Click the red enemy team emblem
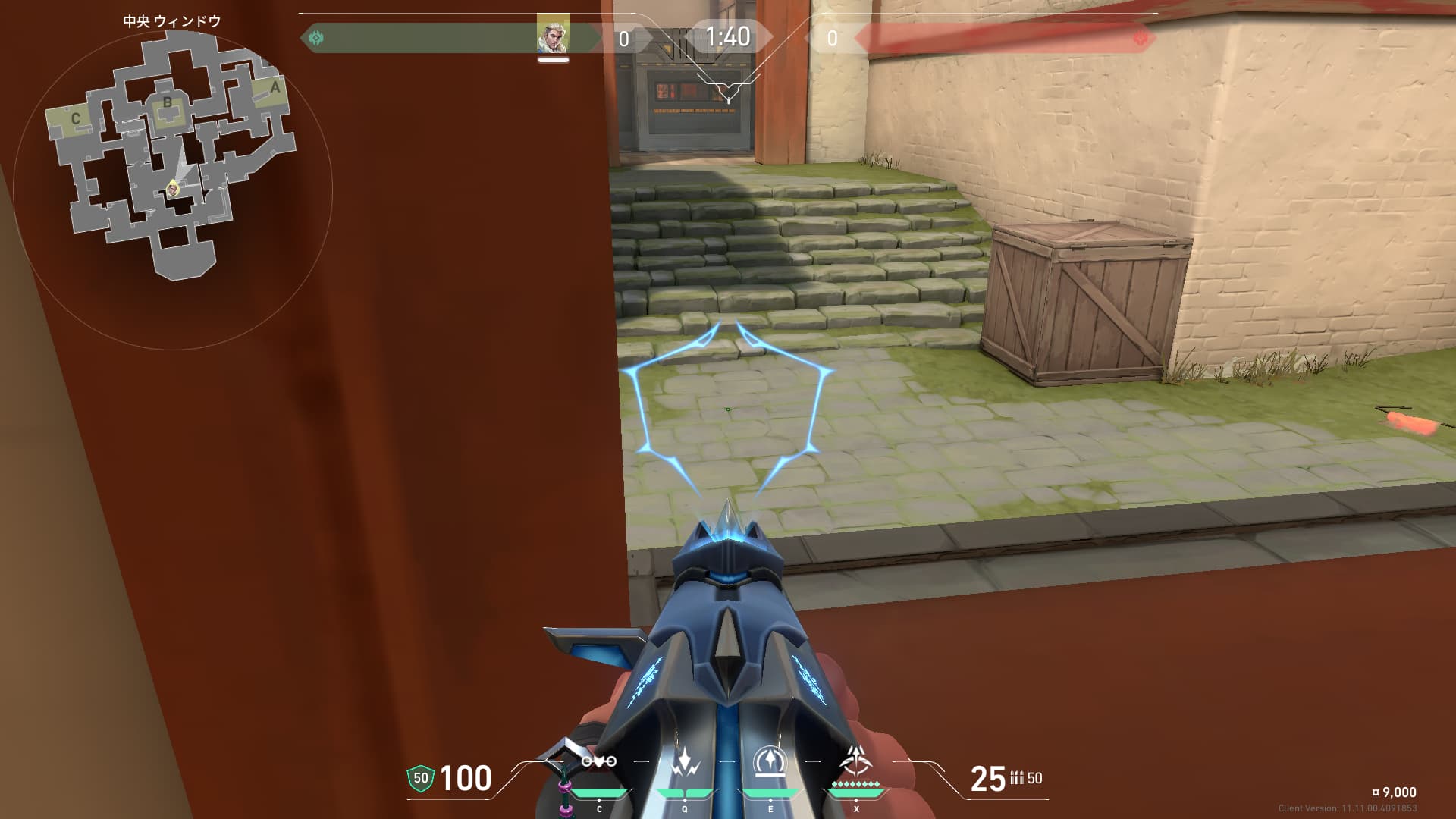Viewport: 1456px width, 819px height. [x=1139, y=37]
